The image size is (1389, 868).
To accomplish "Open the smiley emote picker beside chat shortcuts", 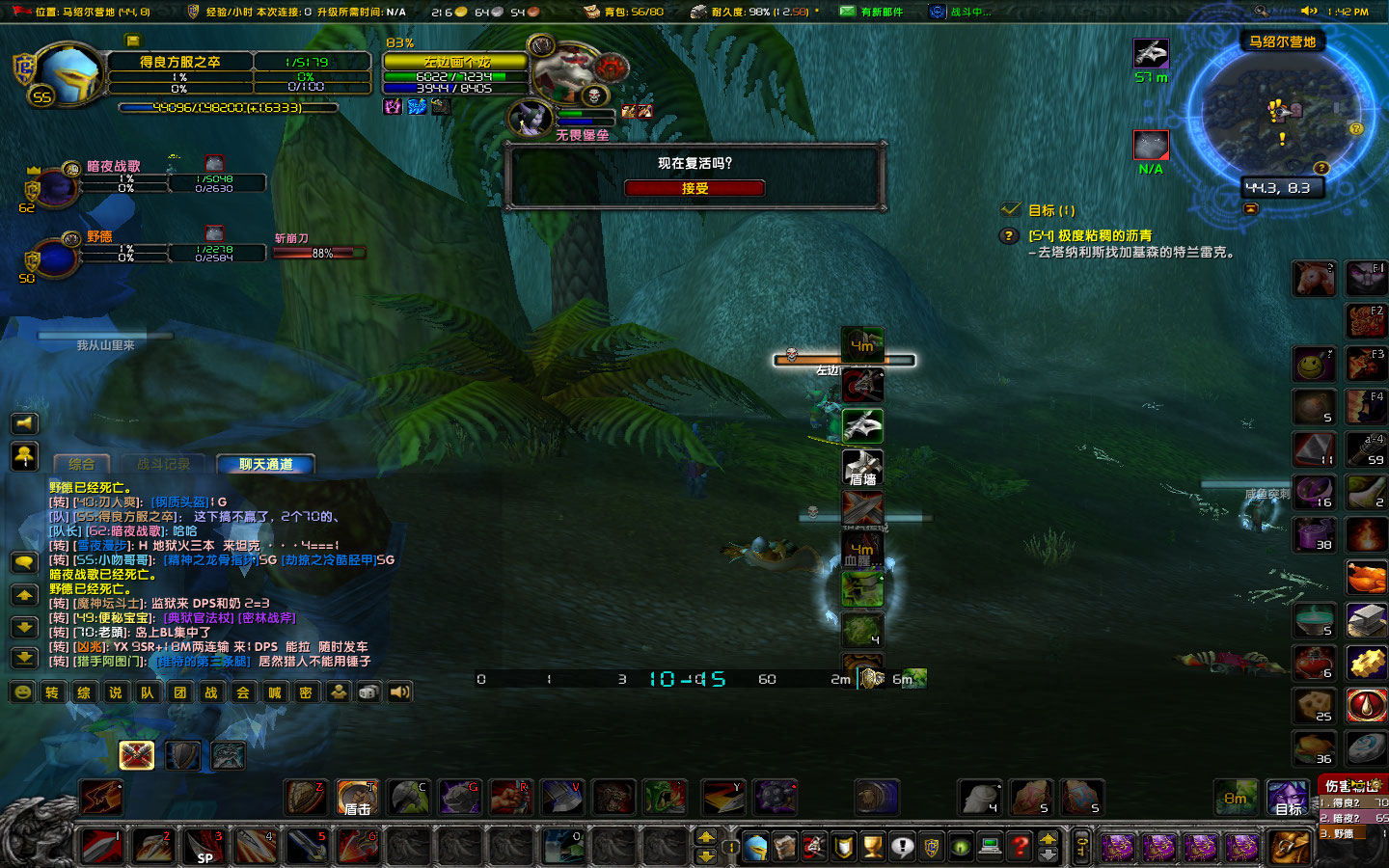I will click(22, 692).
